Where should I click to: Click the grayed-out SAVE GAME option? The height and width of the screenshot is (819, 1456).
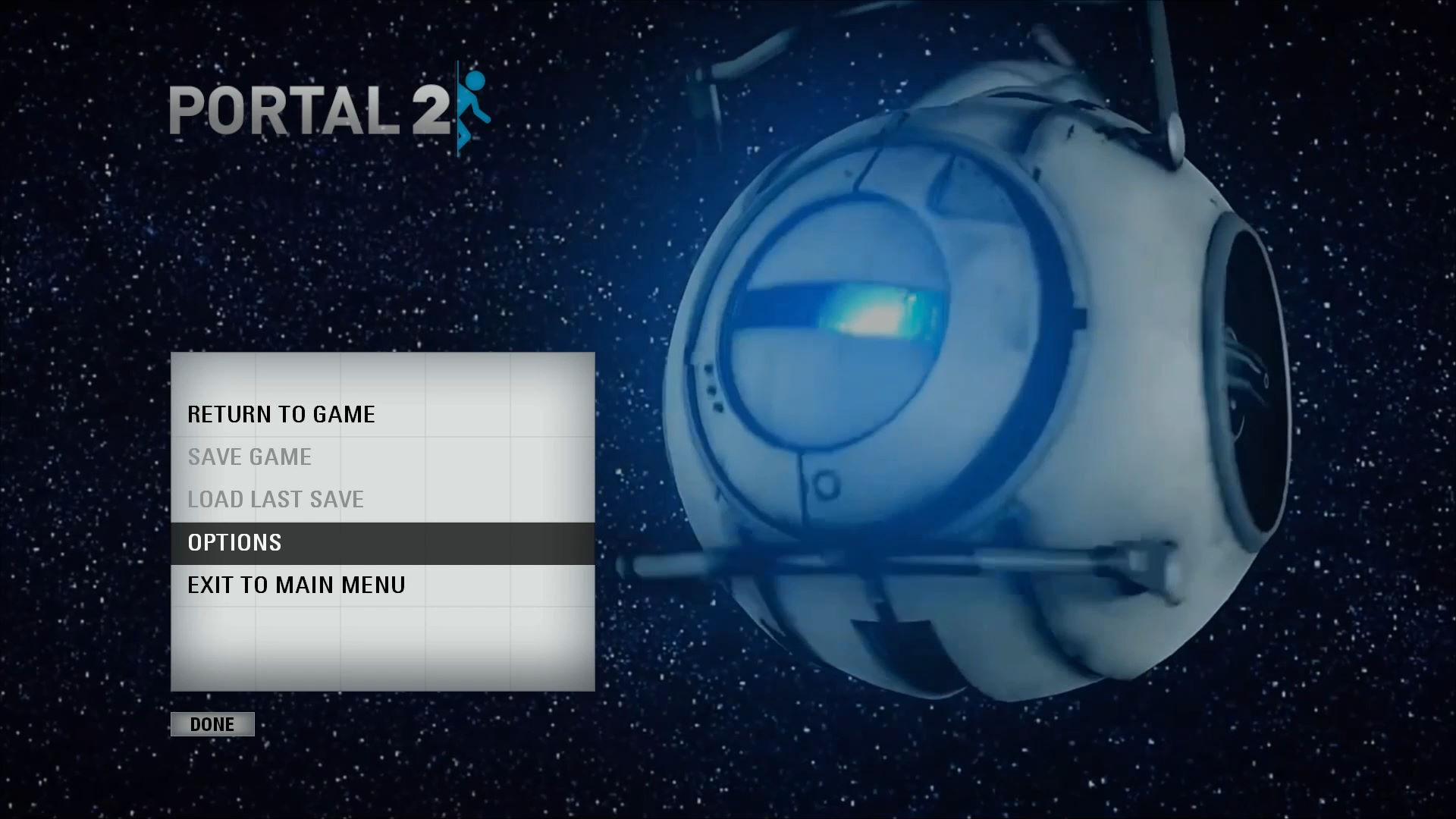click(x=249, y=457)
